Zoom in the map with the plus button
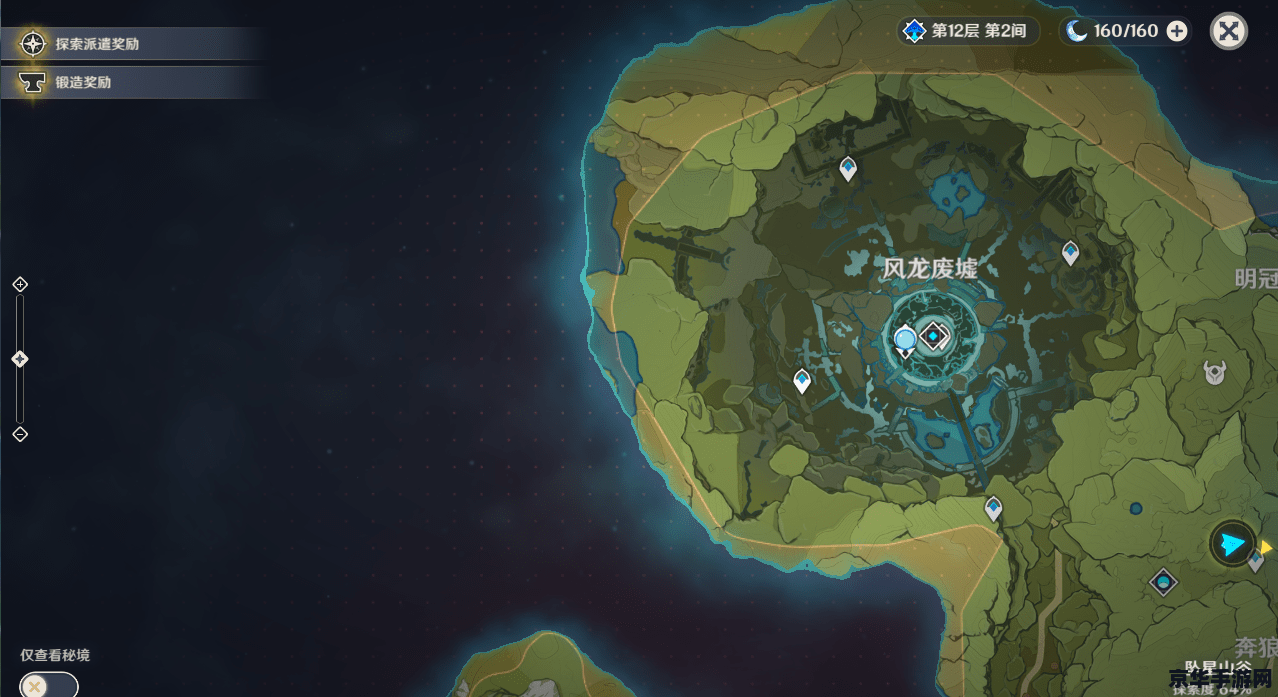 click(x=20, y=285)
